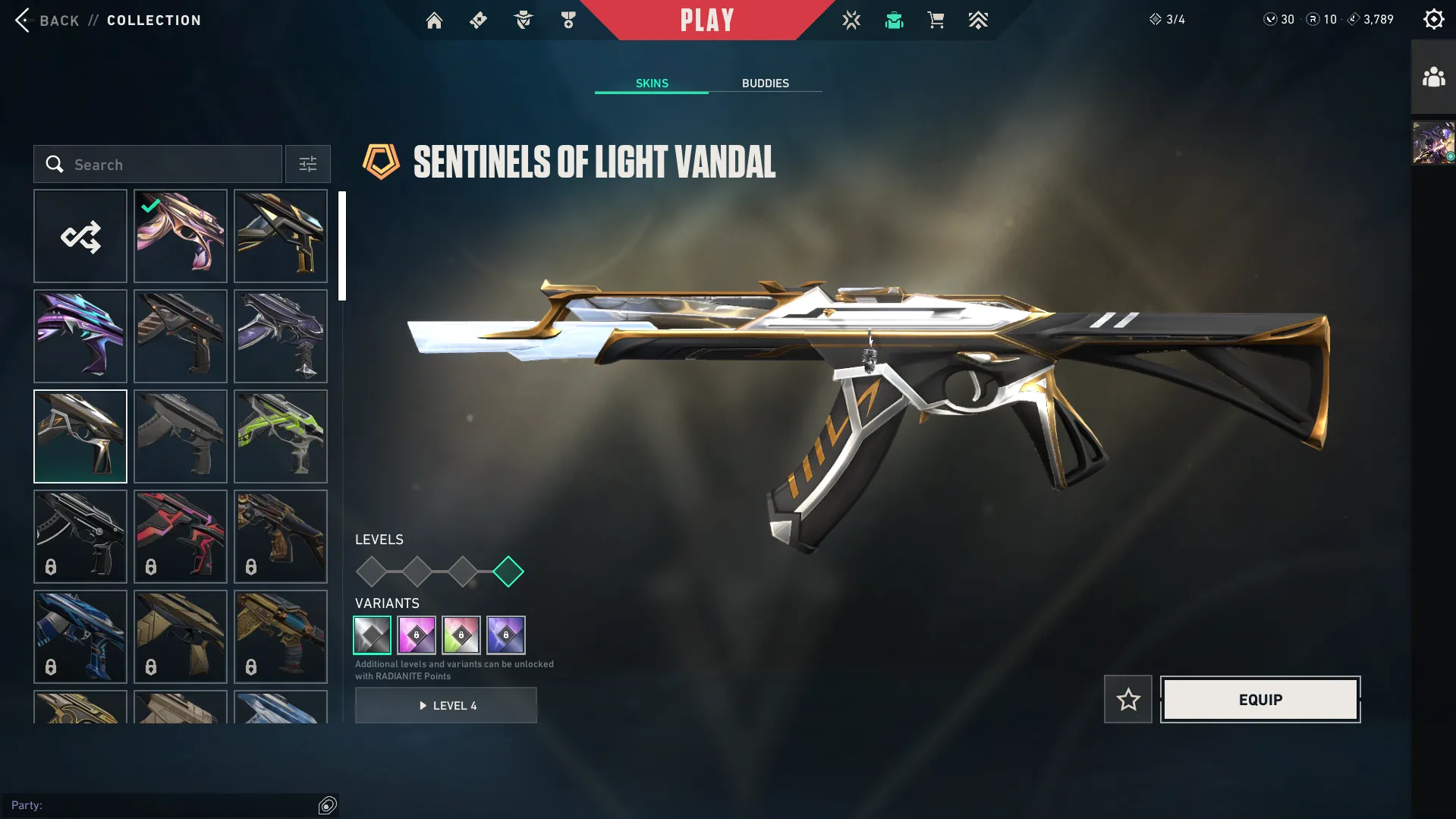
Task: Click the EQUIP button
Action: point(1259,699)
